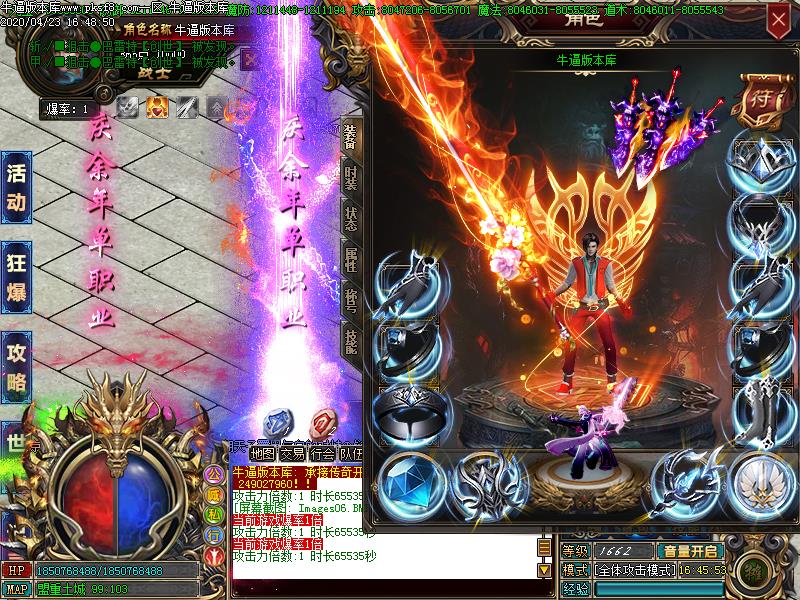The height and width of the screenshot is (600, 800).
Task: Switch to the 交易 (trade) chat tab
Action: (x=292, y=454)
